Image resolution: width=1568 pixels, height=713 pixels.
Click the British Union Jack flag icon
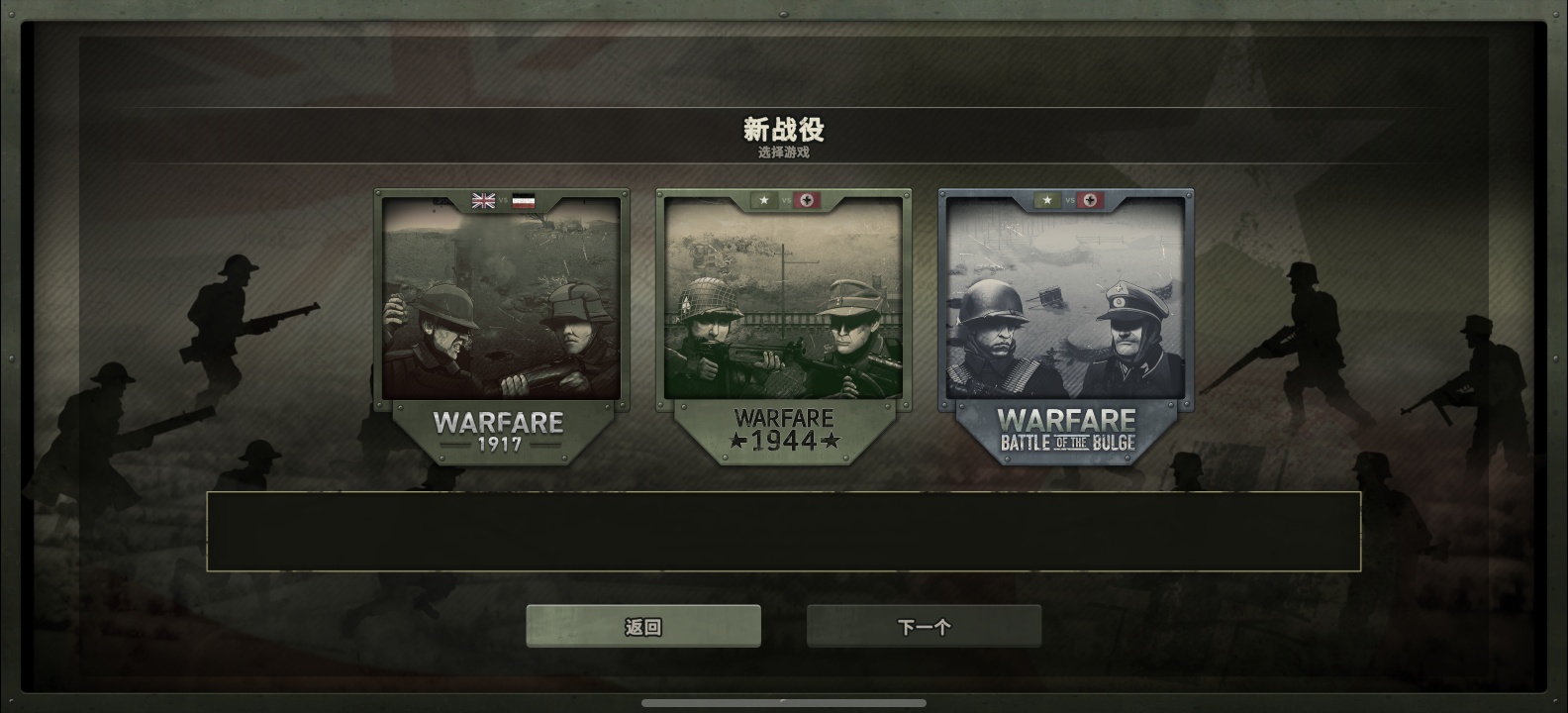(x=483, y=201)
